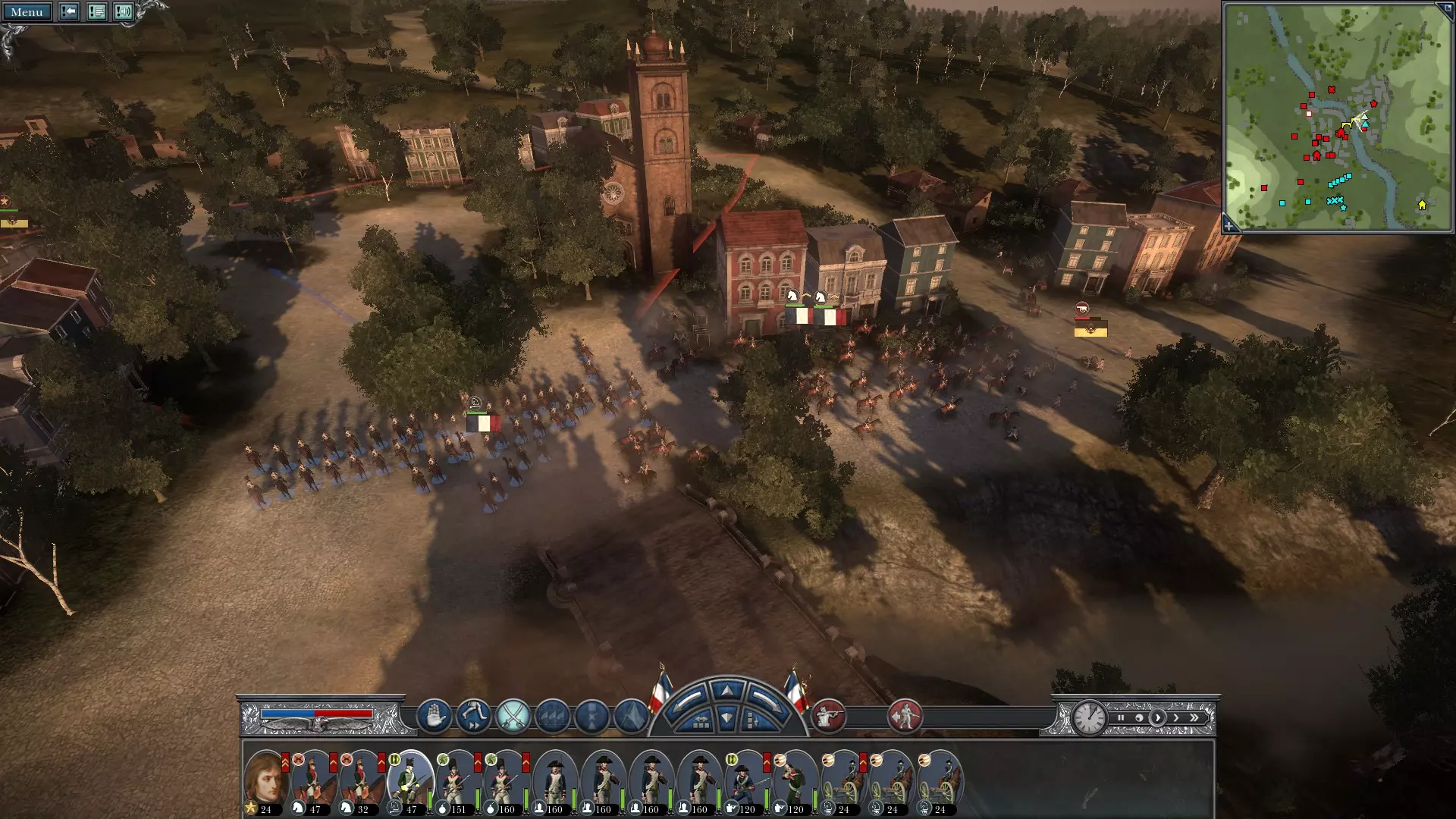Image resolution: width=1456 pixels, height=819 pixels.
Task: Order withdraw with the retreating soldier icon
Action: (904, 716)
